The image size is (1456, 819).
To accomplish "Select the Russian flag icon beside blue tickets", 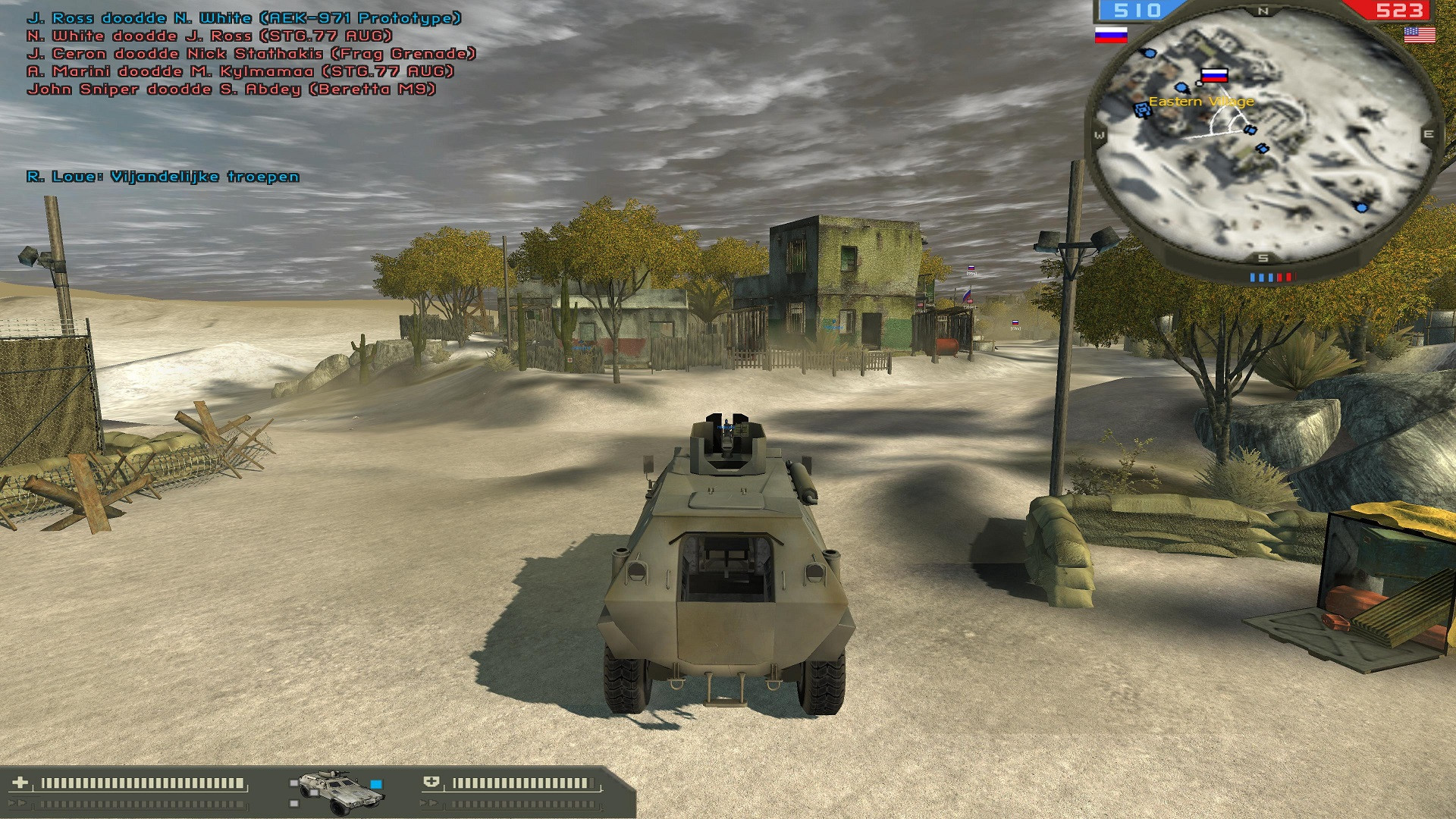I will point(1111,35).
